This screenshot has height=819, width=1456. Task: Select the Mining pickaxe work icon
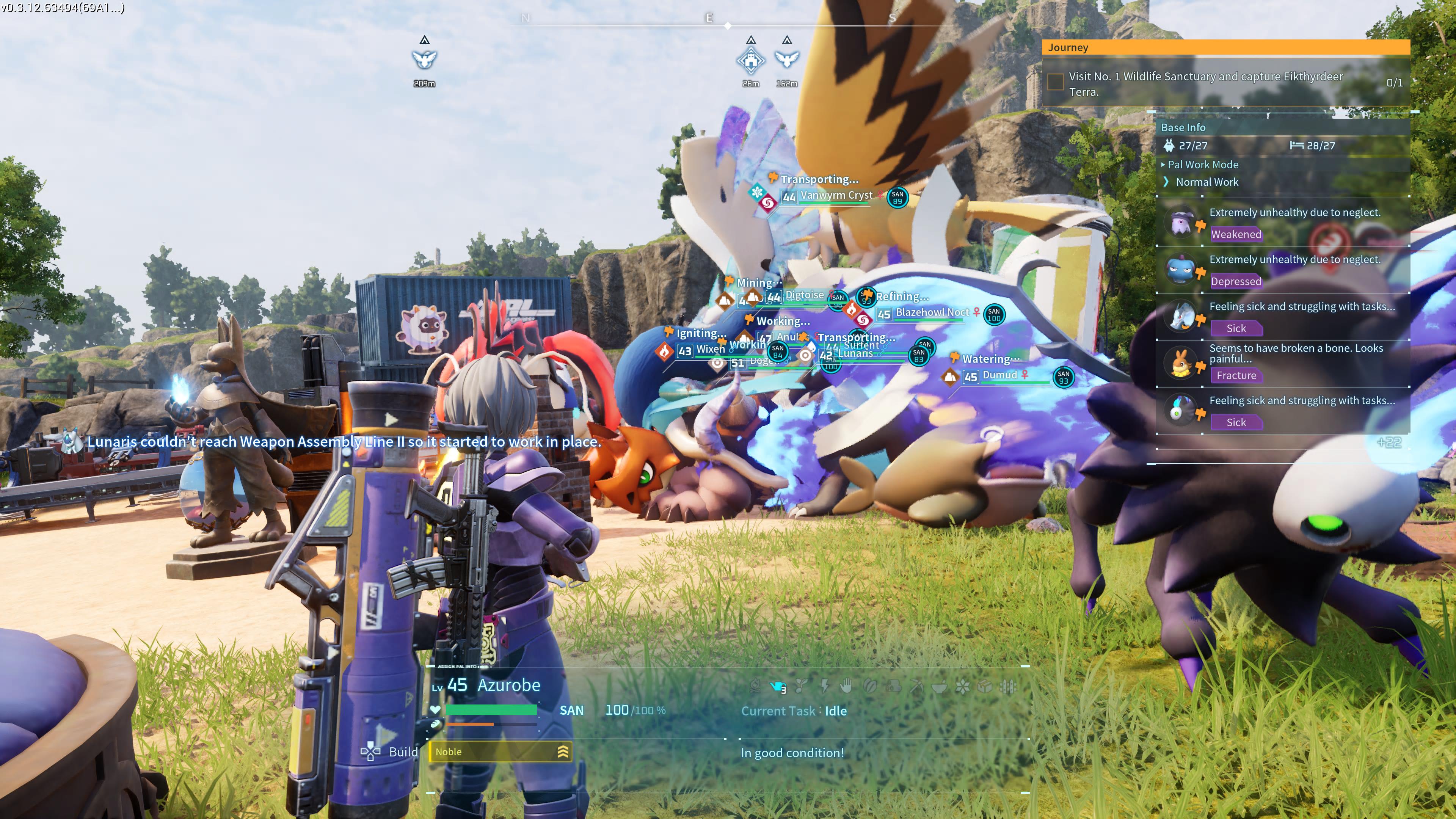point(917,687)
